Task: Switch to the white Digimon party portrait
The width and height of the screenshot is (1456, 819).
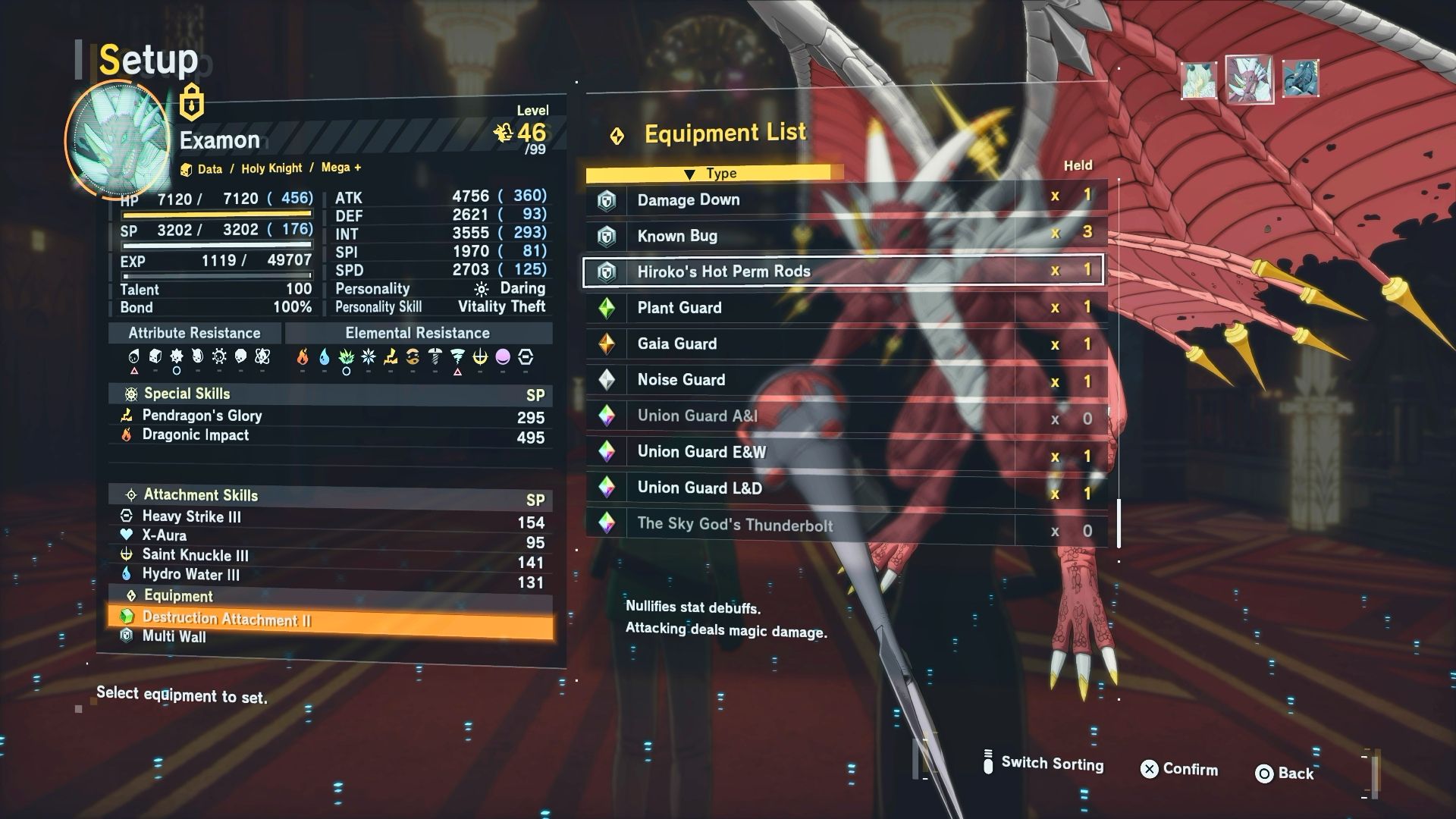Action: coord(1199,80)
